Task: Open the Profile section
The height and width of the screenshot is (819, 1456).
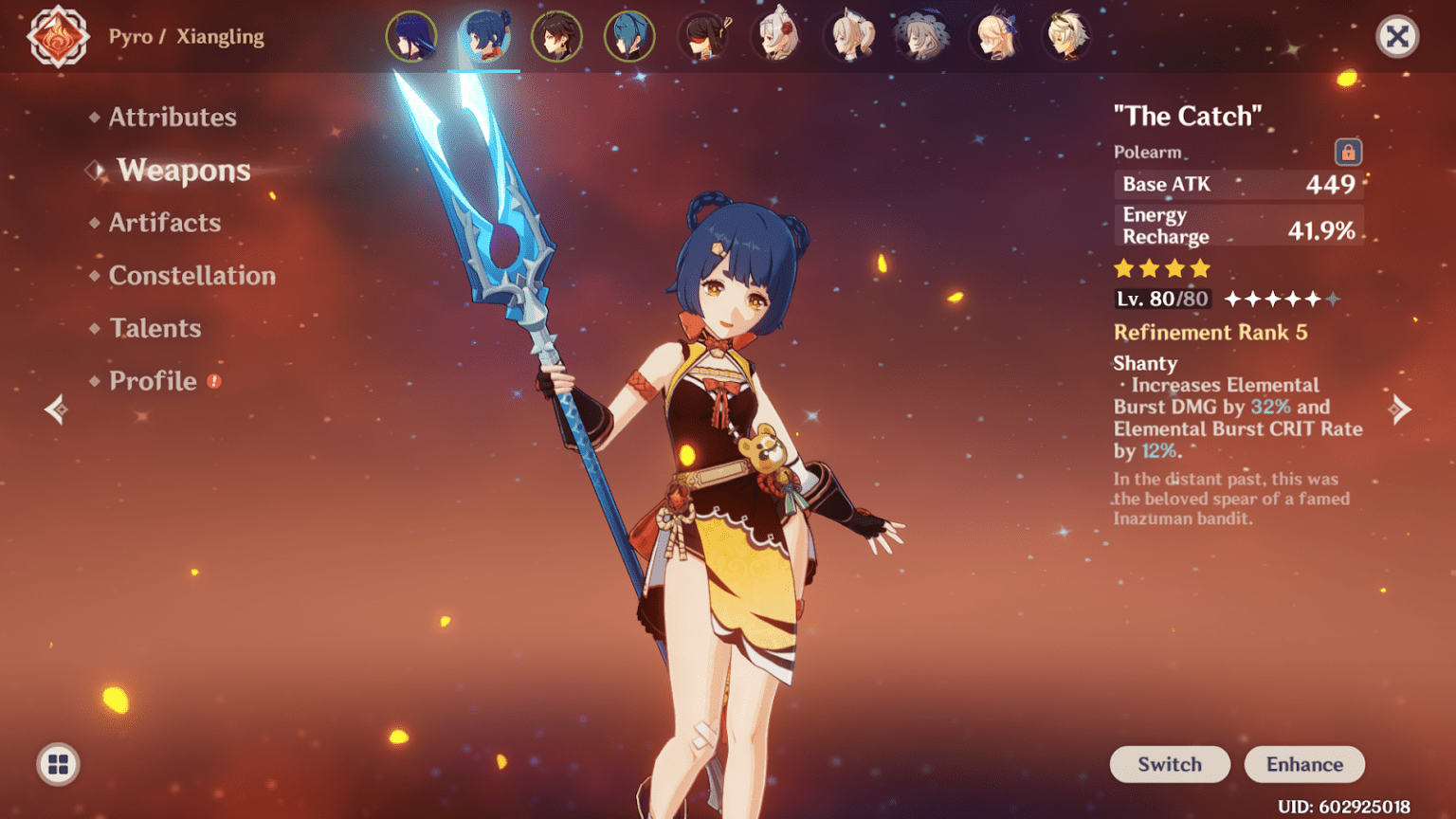Action: (153, 381)
